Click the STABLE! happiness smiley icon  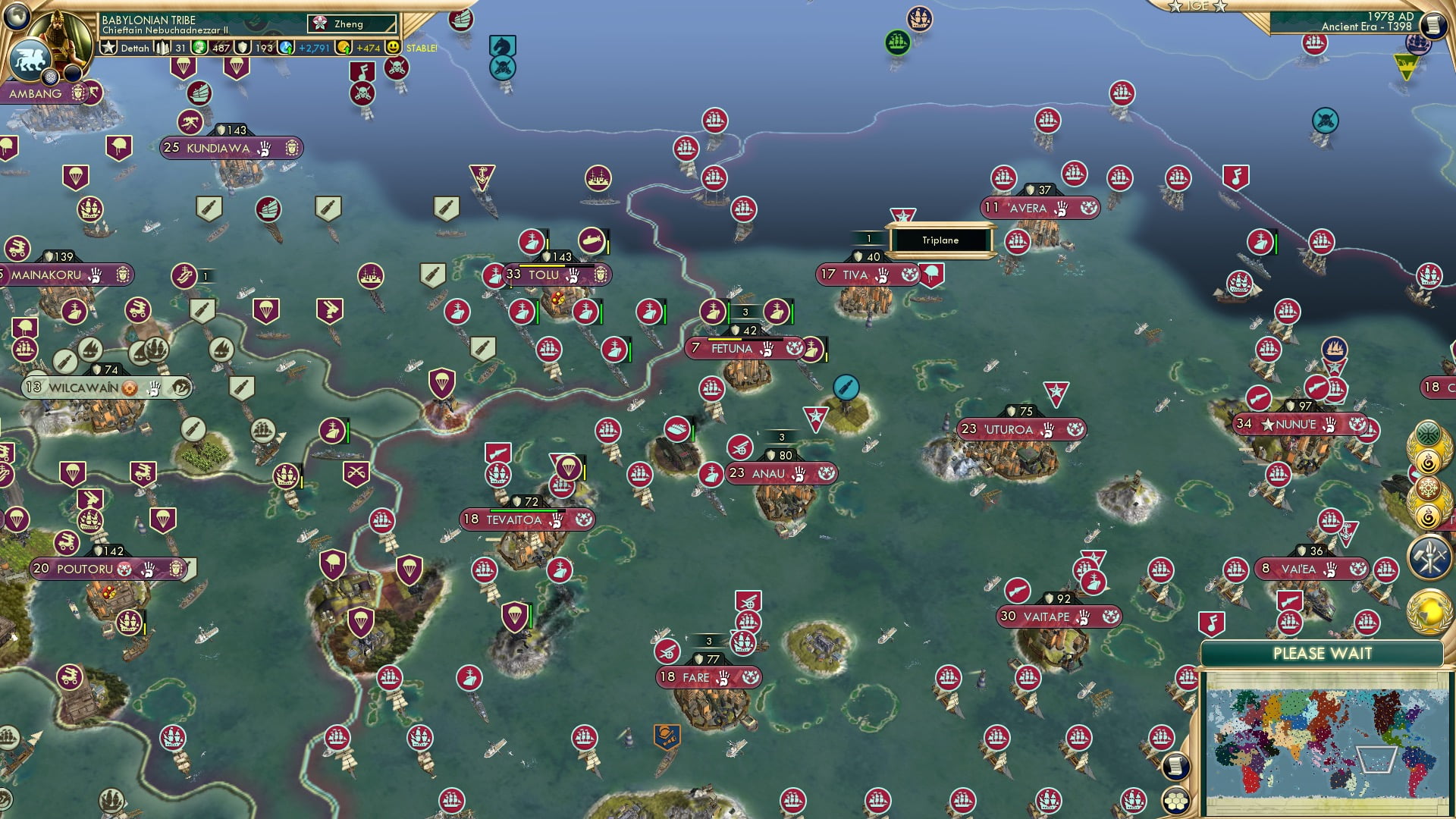point(394,47)
